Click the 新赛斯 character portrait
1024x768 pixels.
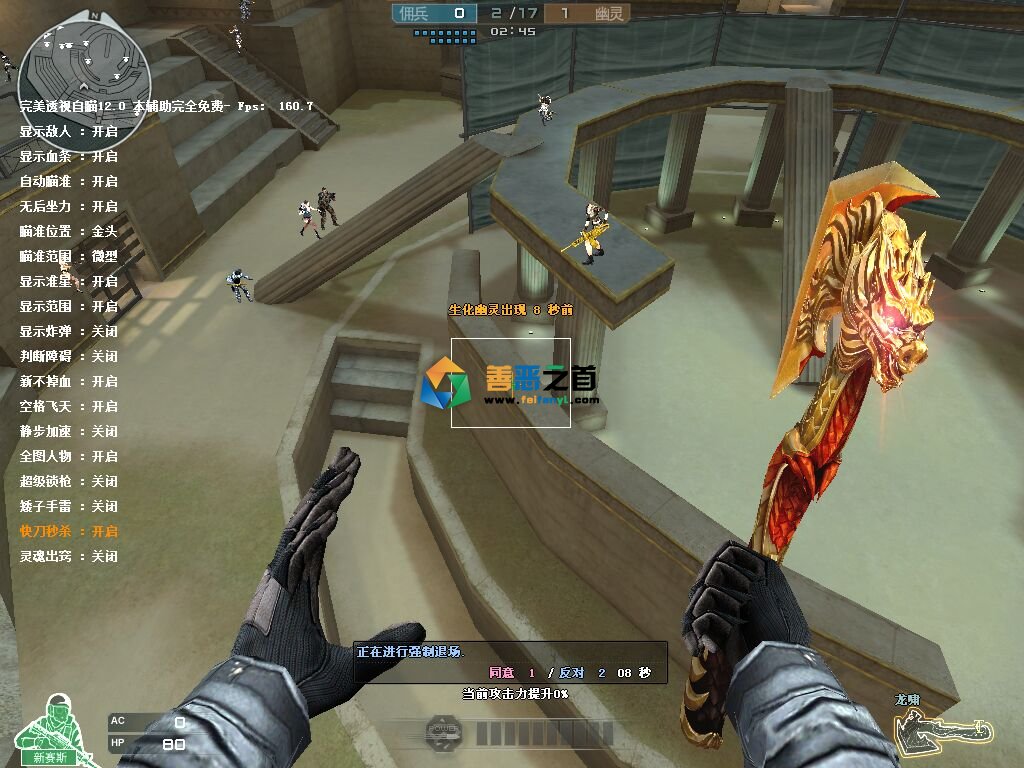50,730
